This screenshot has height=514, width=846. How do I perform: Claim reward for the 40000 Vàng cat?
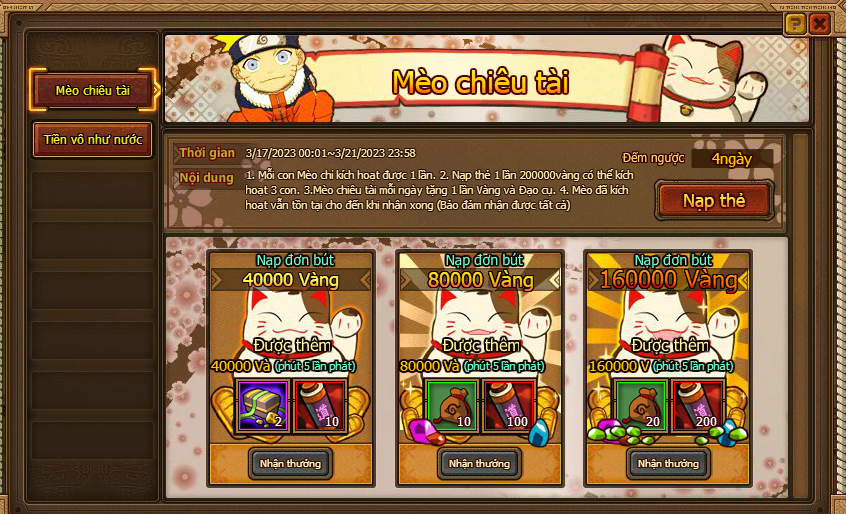290,463
